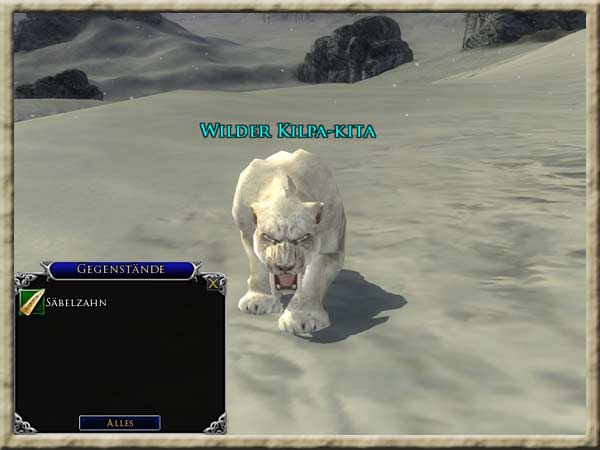Loot the Säbelzahn item icon

click(x=31, y=302)
